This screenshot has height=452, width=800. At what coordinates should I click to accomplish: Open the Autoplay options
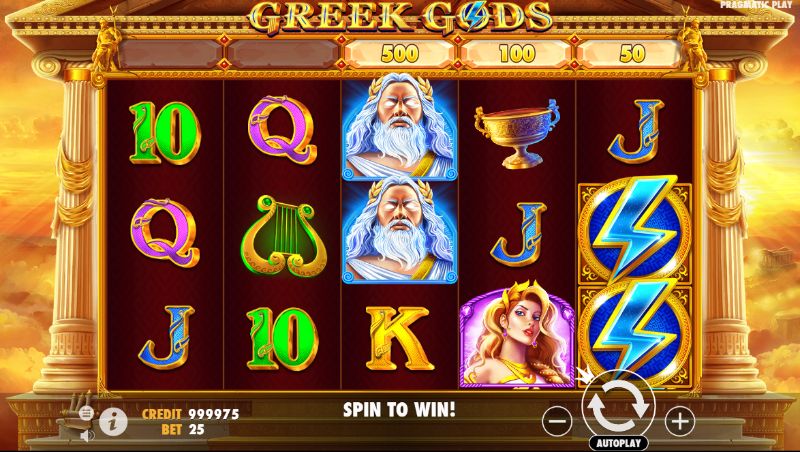click(x=619, y=442)
